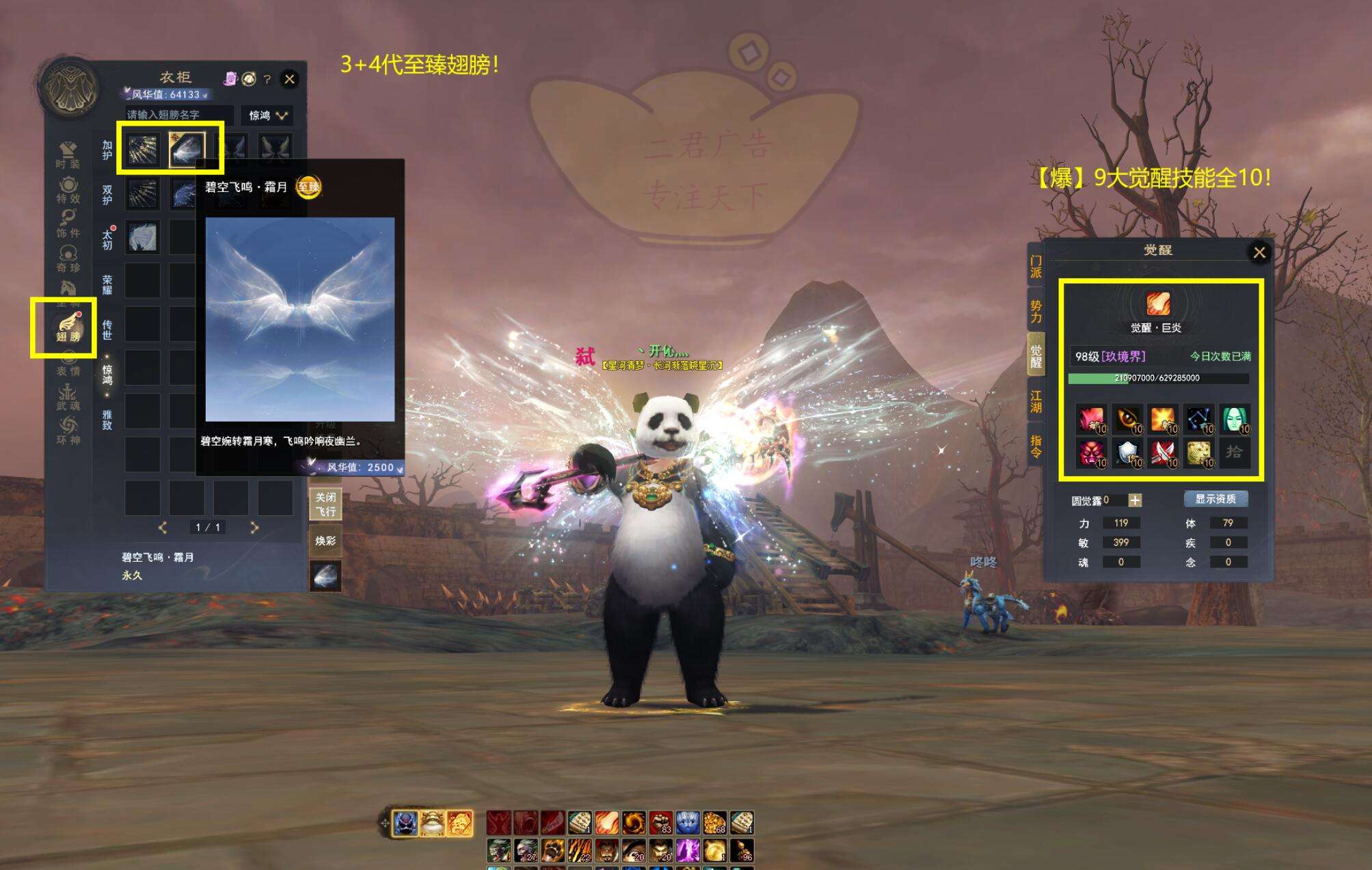Open the 江湖 side tab
The image size is (1372, 870).
point(1036,401)
